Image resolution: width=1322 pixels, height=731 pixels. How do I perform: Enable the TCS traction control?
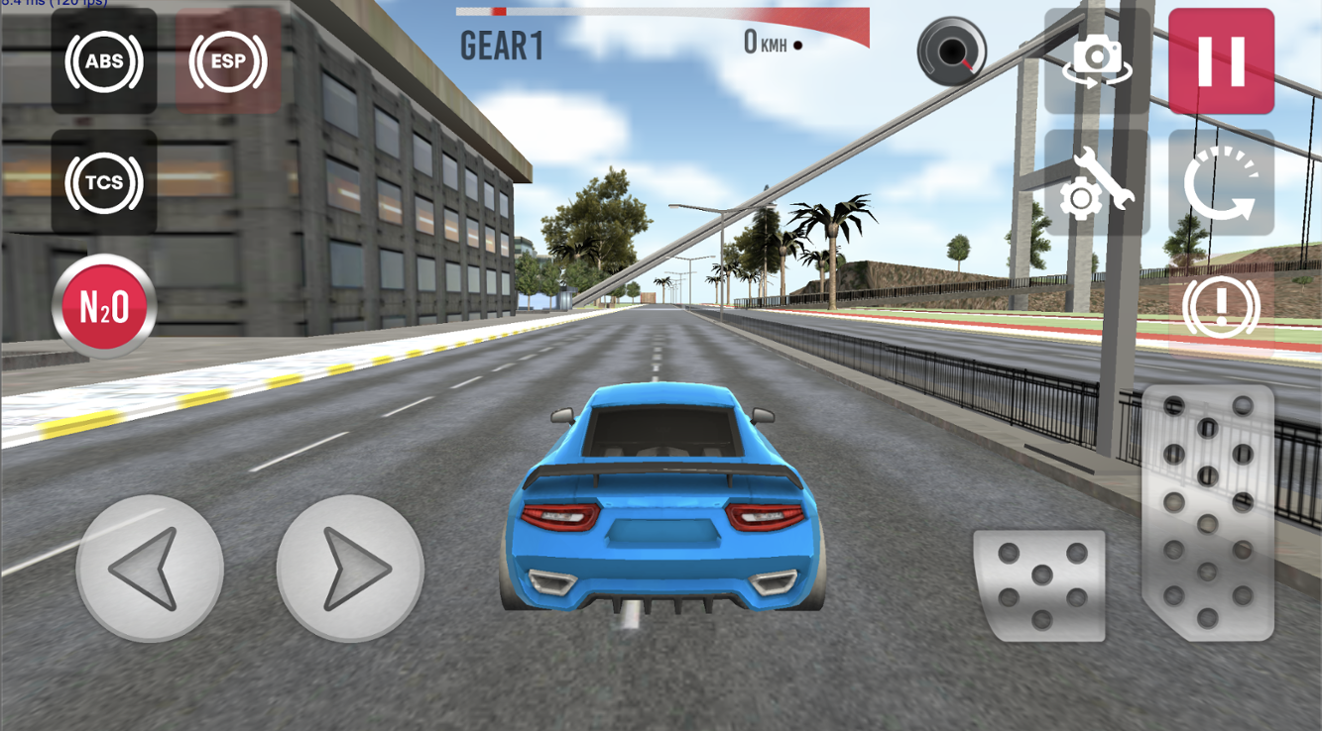[x=102, y=182]
